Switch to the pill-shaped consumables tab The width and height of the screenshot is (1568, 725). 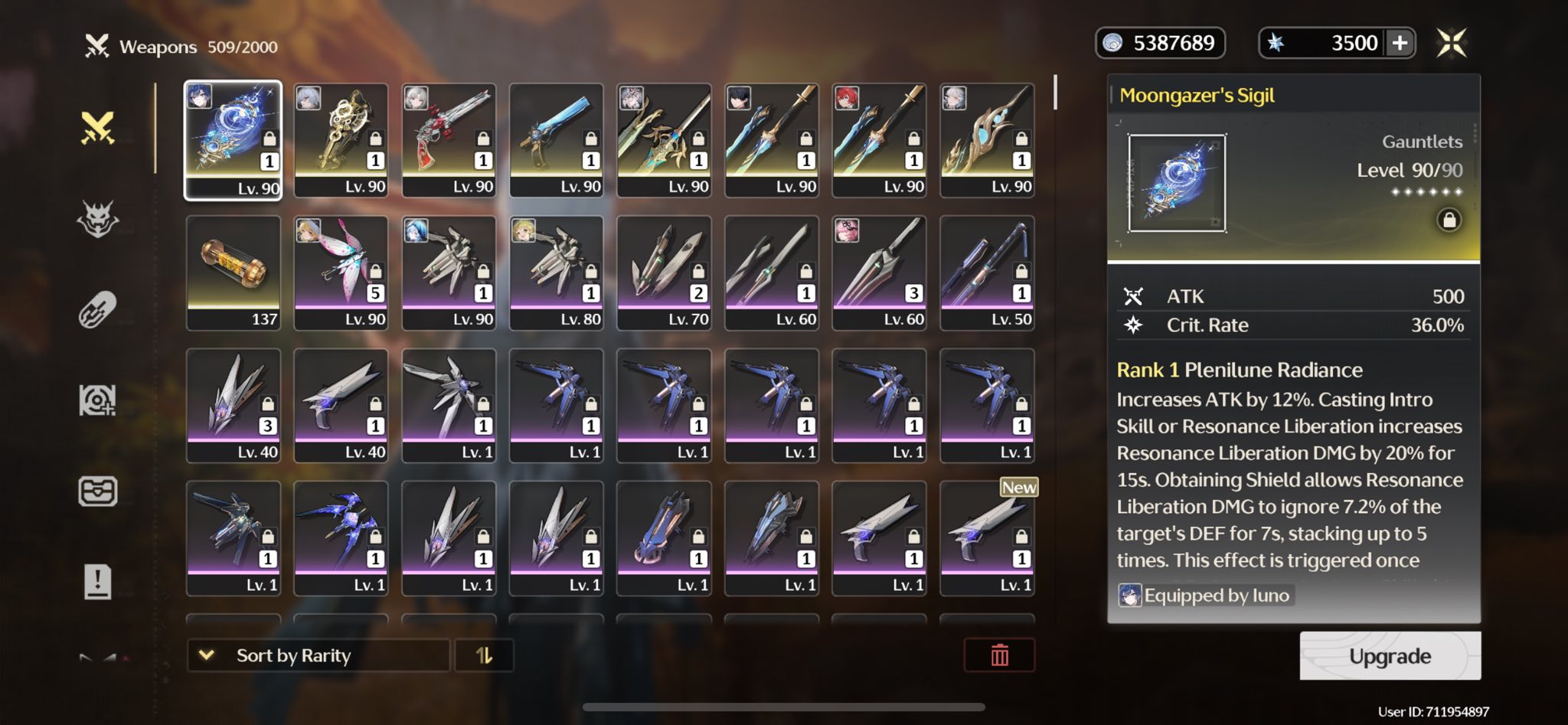[98, 310]
